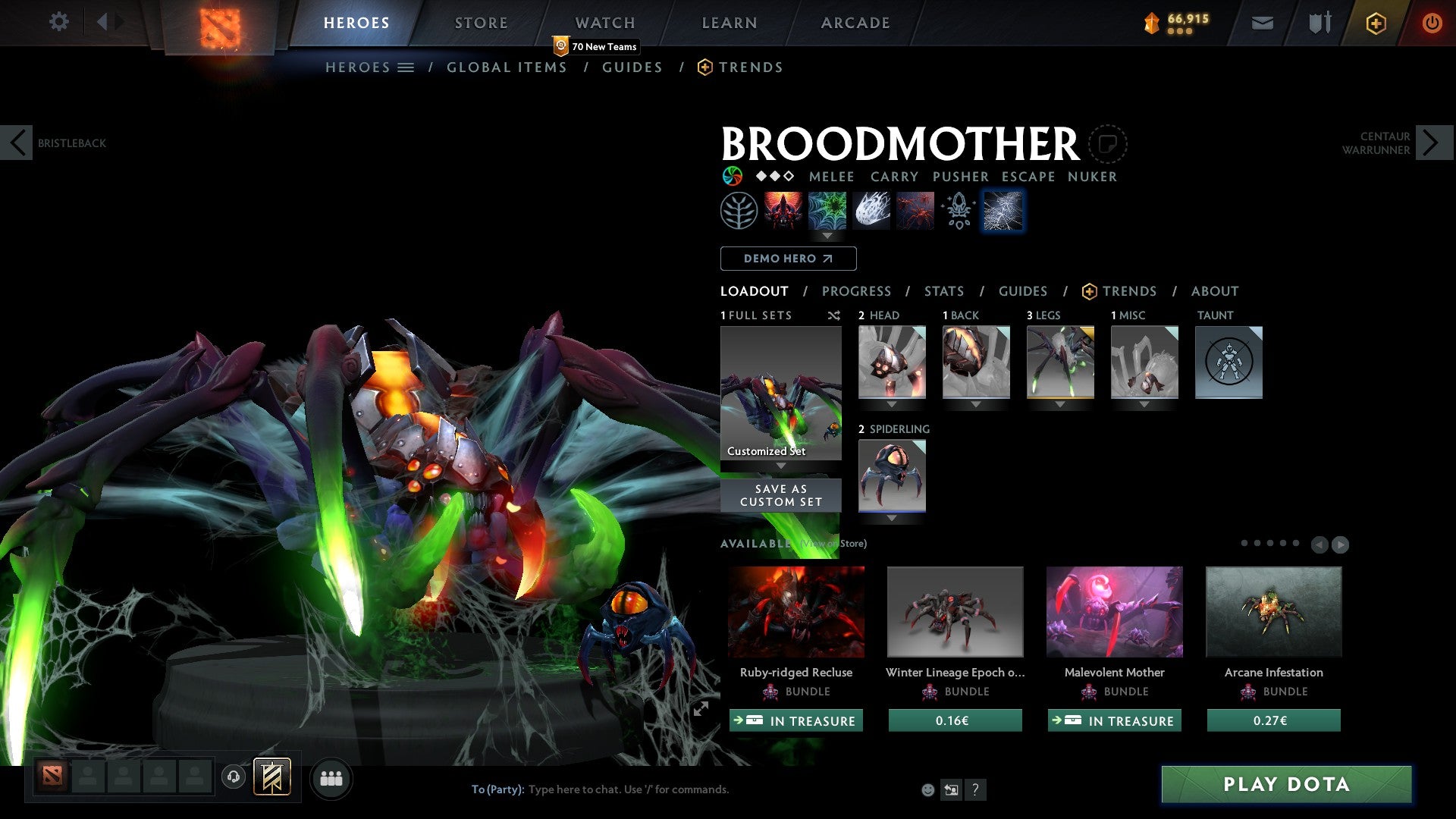This screenshot has height=819, width=1456.
Task: Toggle the shuffle icon beside Full Sets
Action: click(833, 315)
